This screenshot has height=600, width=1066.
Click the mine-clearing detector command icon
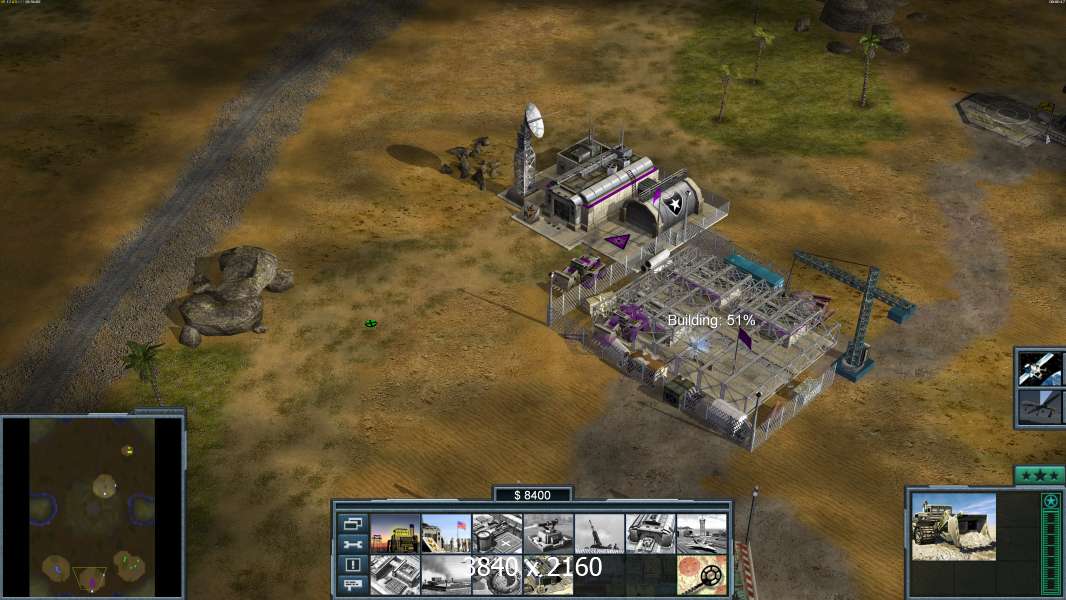click(x=701, y=575)
